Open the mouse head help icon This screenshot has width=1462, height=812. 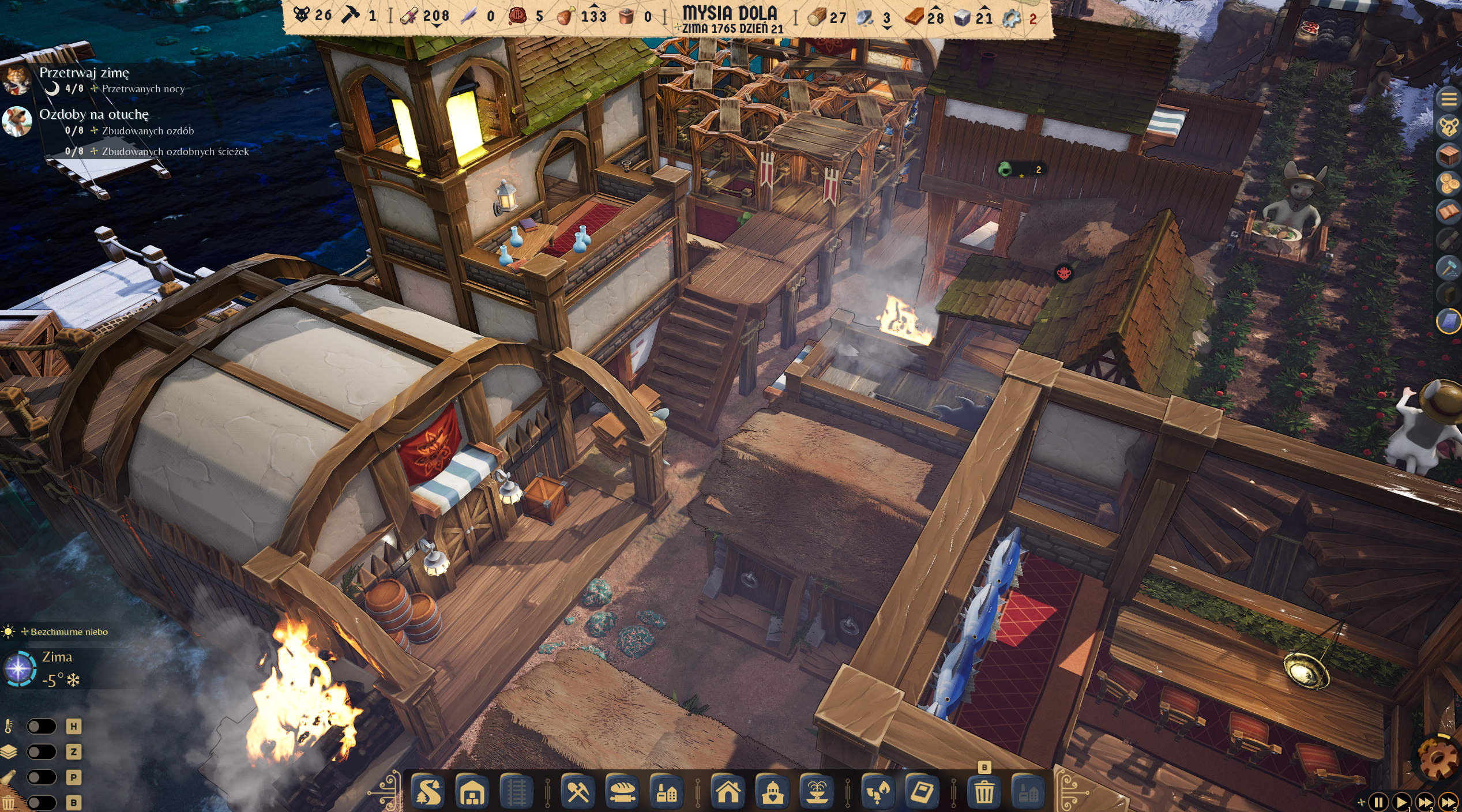pos(1449,126)
